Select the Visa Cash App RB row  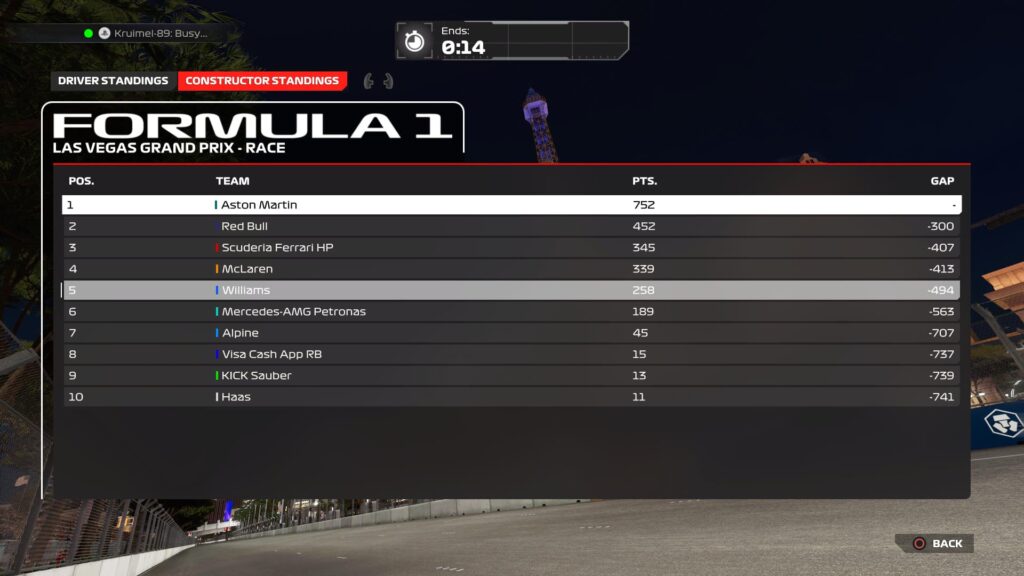511,354
